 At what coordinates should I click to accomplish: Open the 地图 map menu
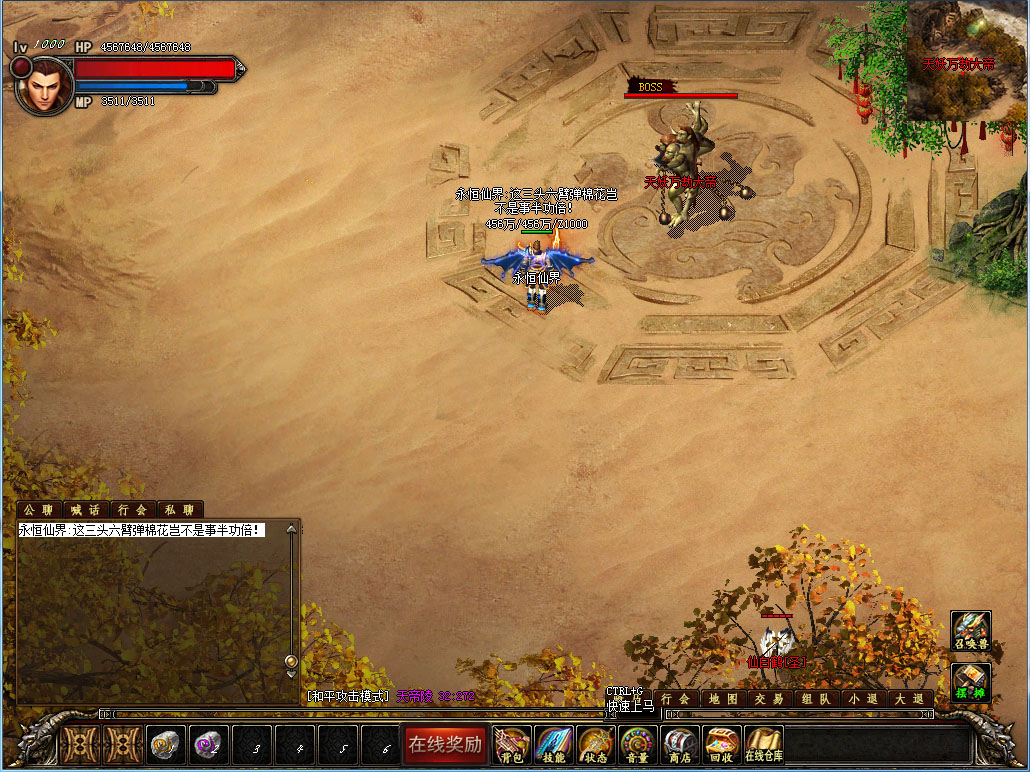(x=723, y=699)
